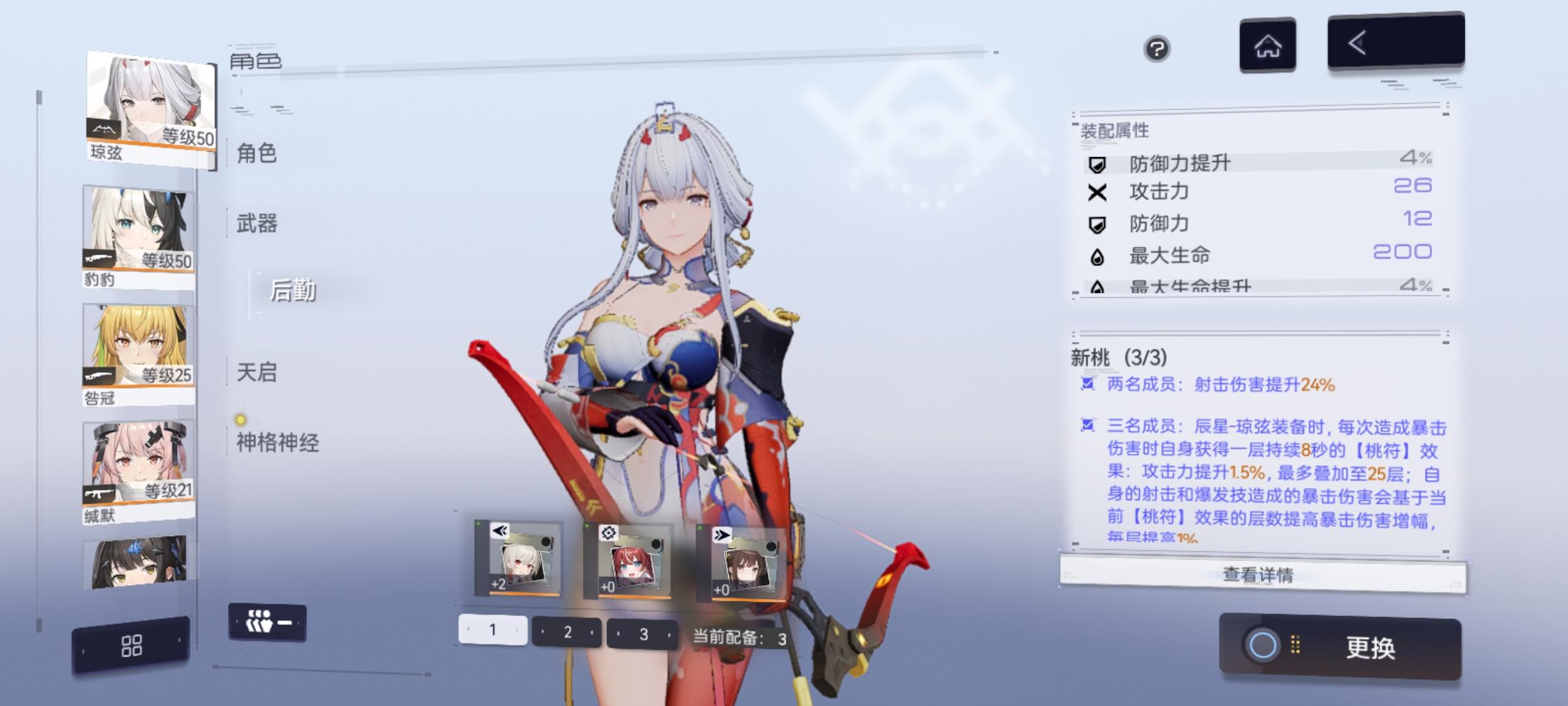Image resolution: width=1568 pixels, height=706 pixels.
Task: Switch to the 武器 tab
Action: pyautogui.click(x=256, y=224)
